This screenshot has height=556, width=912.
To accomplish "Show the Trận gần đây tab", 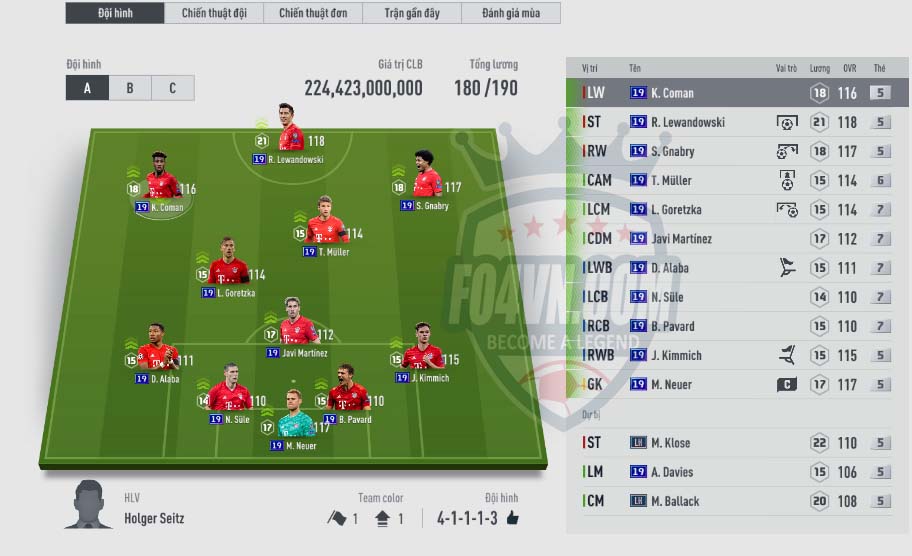I will [x=413, y=14].
